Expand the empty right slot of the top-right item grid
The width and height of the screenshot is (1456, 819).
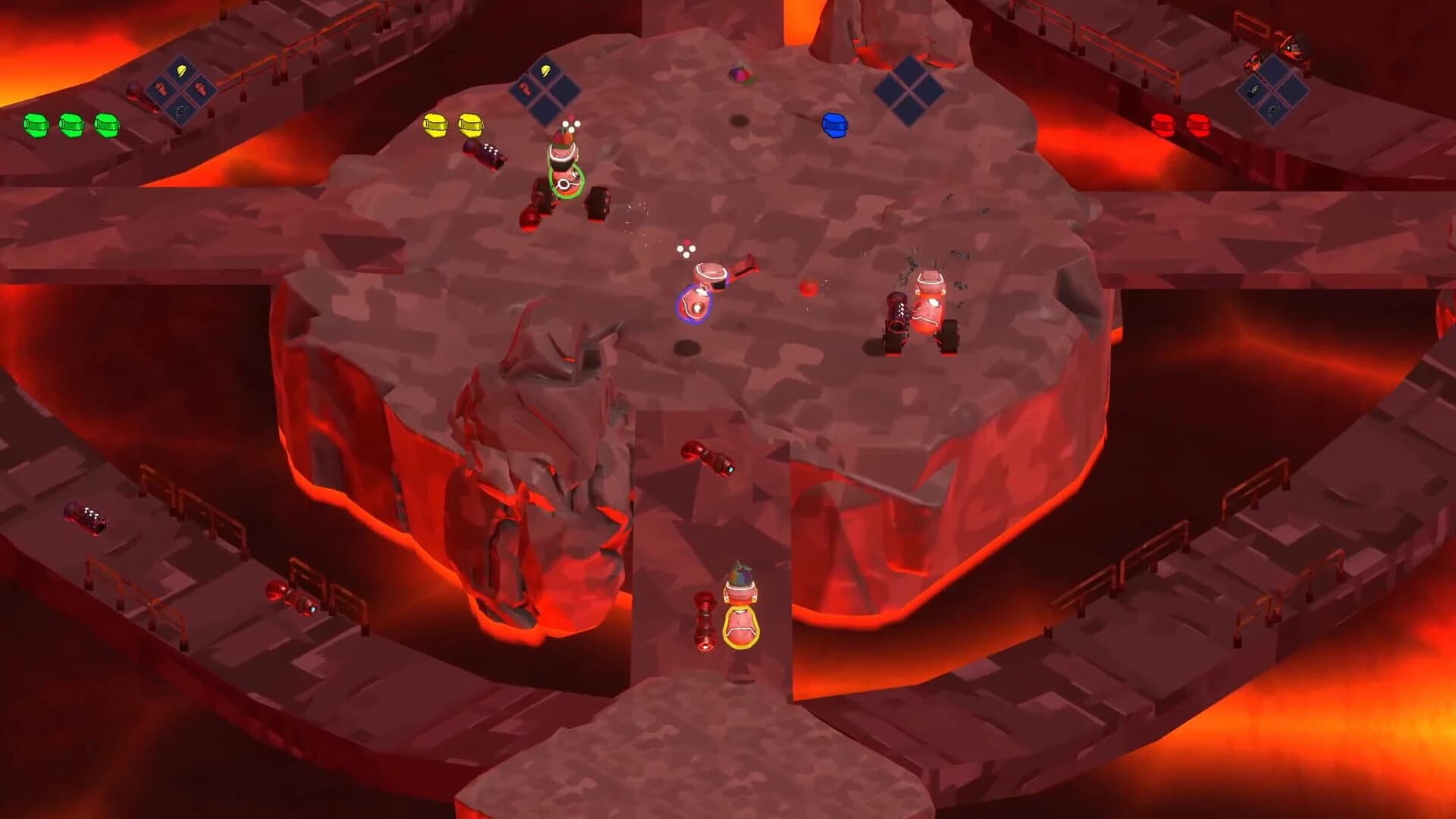[1294, 91]
